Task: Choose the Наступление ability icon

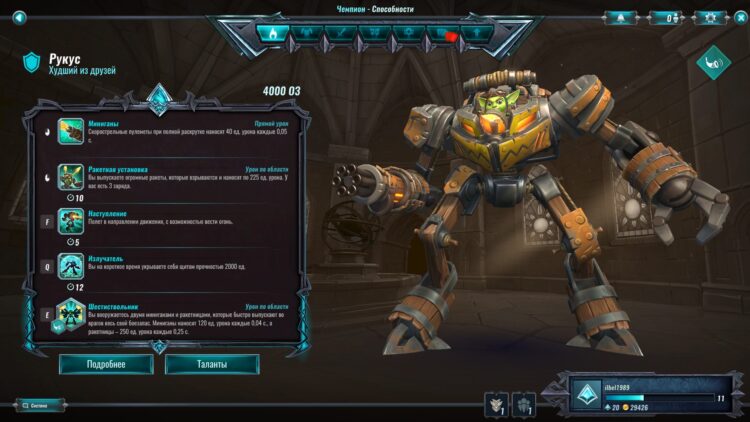Action: 71,221
